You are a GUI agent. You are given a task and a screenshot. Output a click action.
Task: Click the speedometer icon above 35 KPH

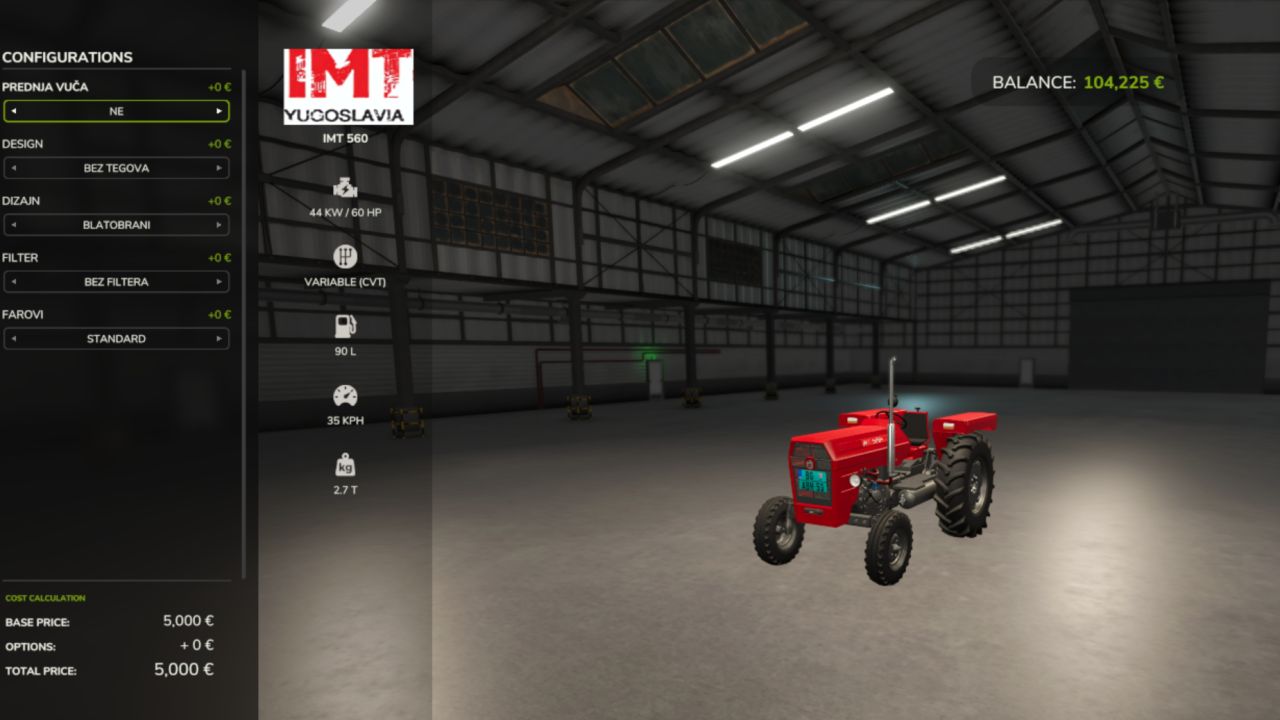(x=344, y=396)
